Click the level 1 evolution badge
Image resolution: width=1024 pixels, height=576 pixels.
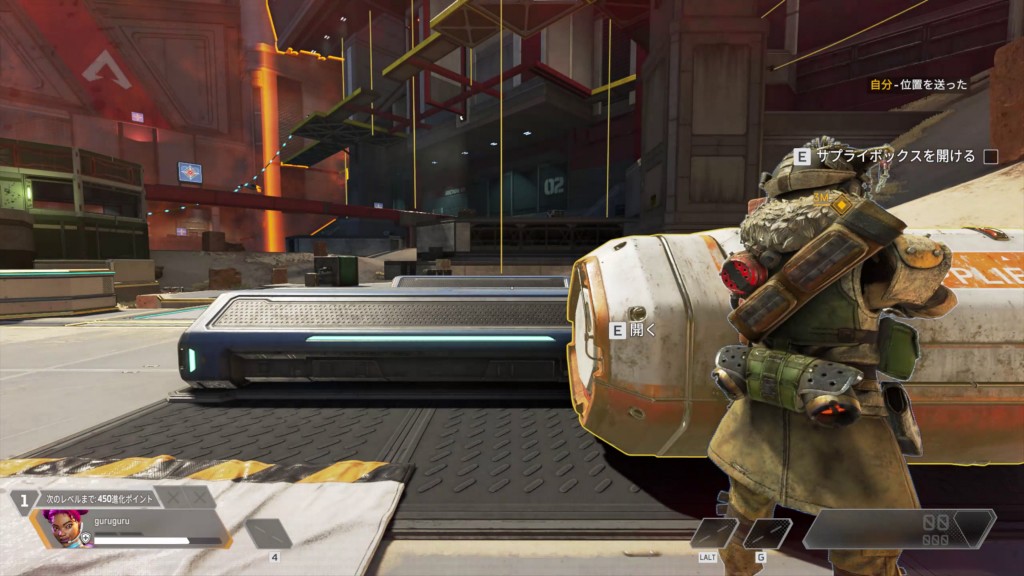click(23, 501)
